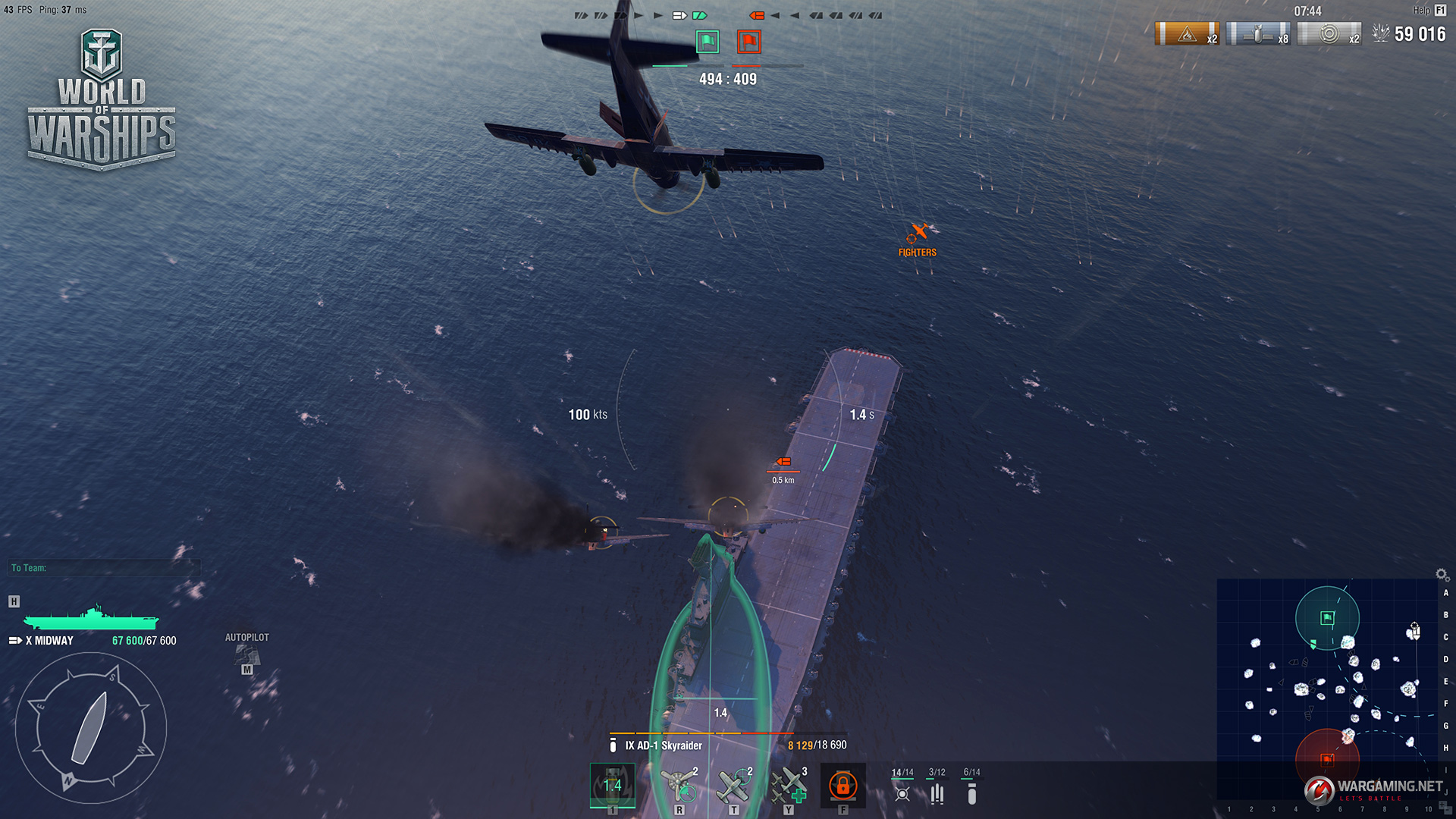The height and width of the screenshot is (819, 1456).
Task: Click the green allied capture flag indicator
Action: tap(708, 41)
